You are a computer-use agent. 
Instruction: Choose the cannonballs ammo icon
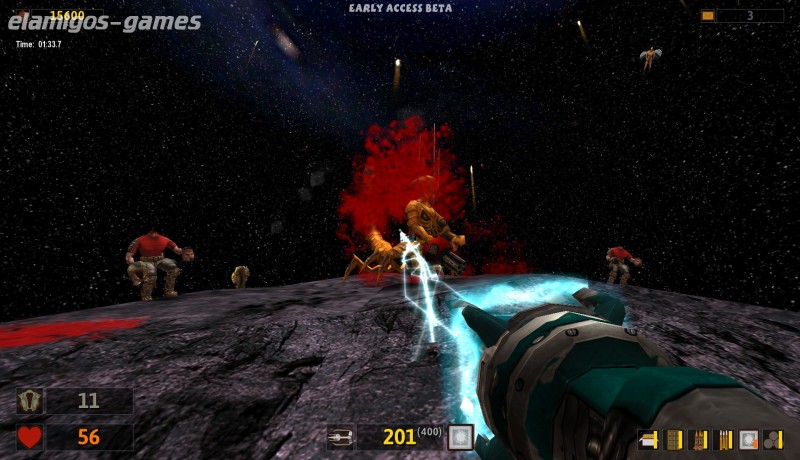tap(772, 439)
